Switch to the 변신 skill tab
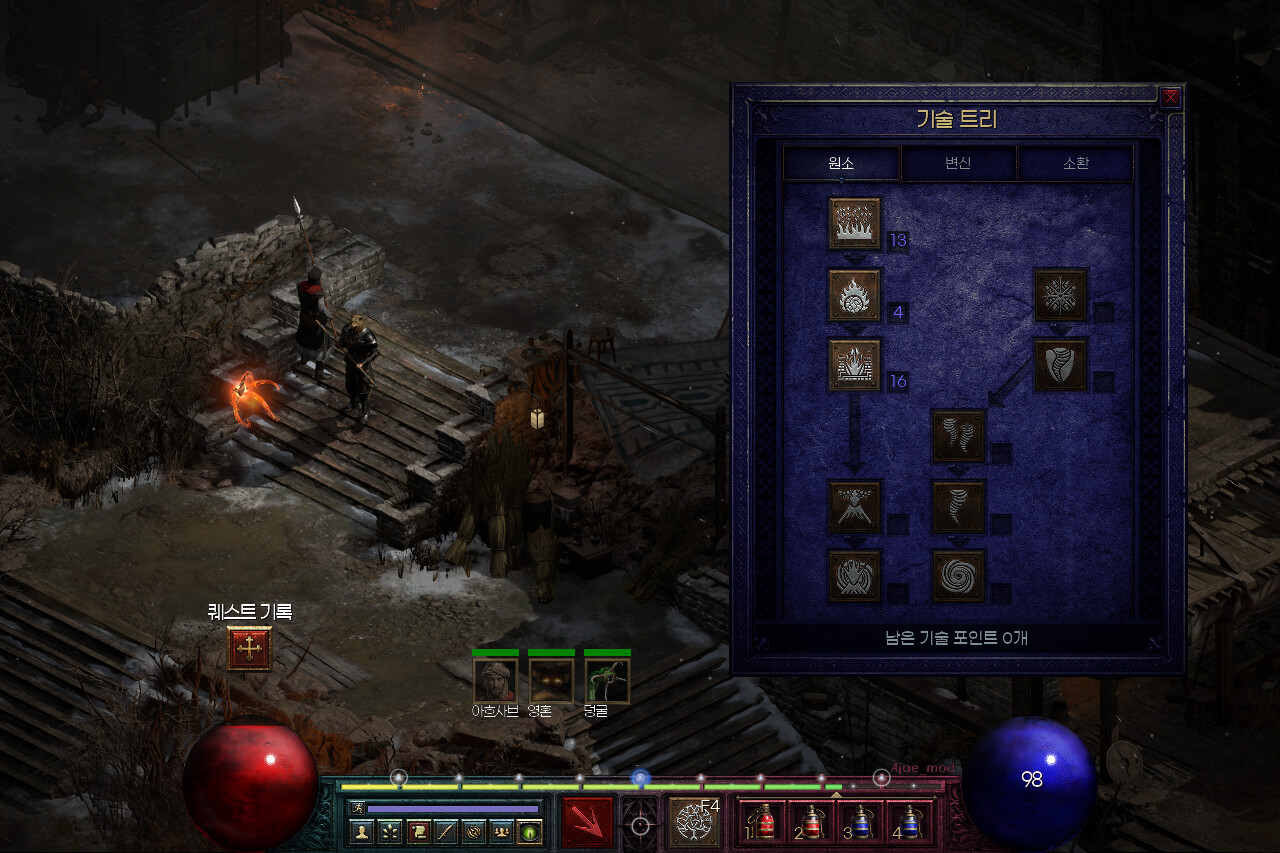Viewport: 1280px width, 853px height. [x=958, y=163]
